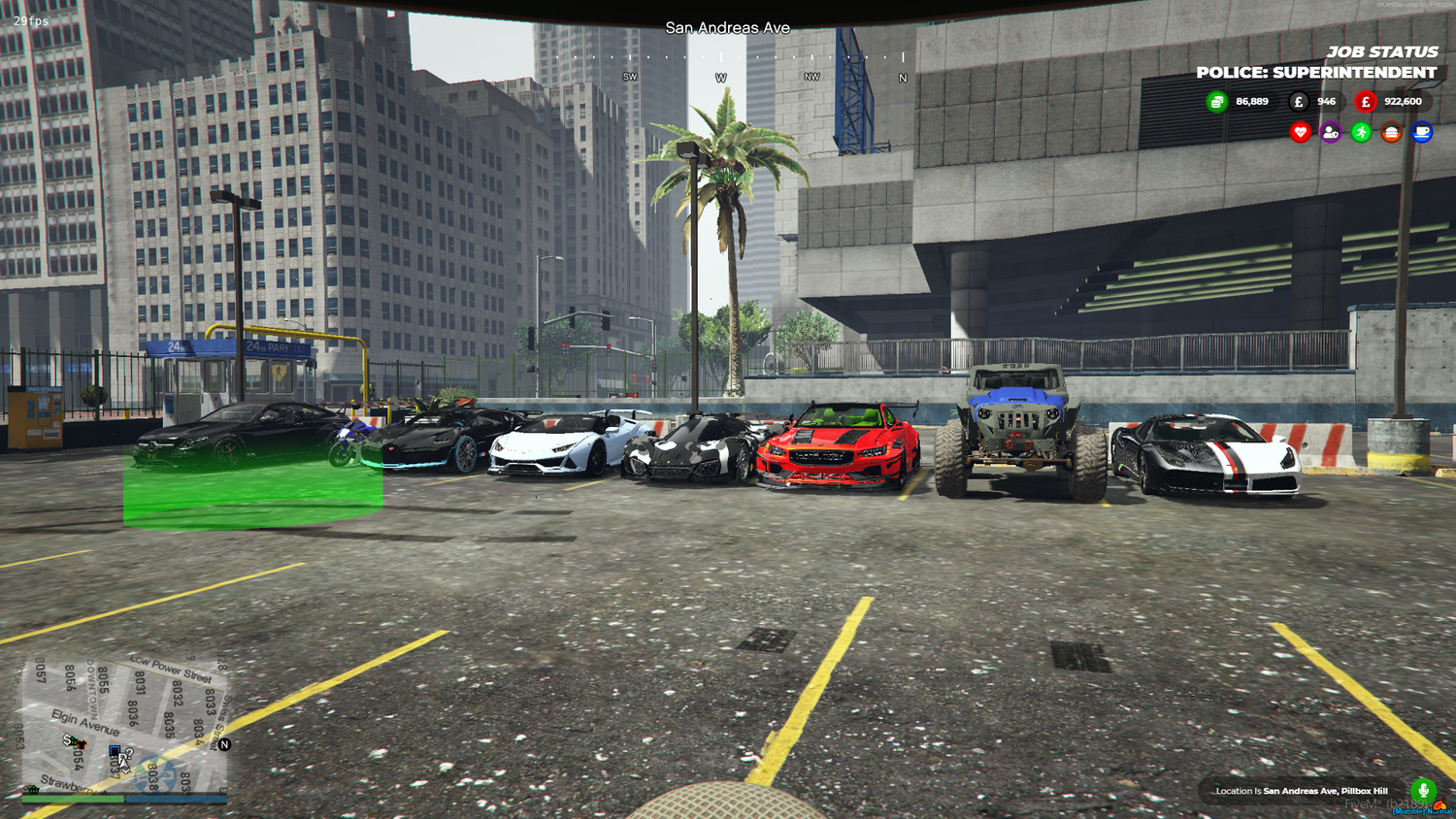Click the San Andreas Ave location notification
The width and height of the screenshot is (1456, 819).
[x=1303, y=791]
